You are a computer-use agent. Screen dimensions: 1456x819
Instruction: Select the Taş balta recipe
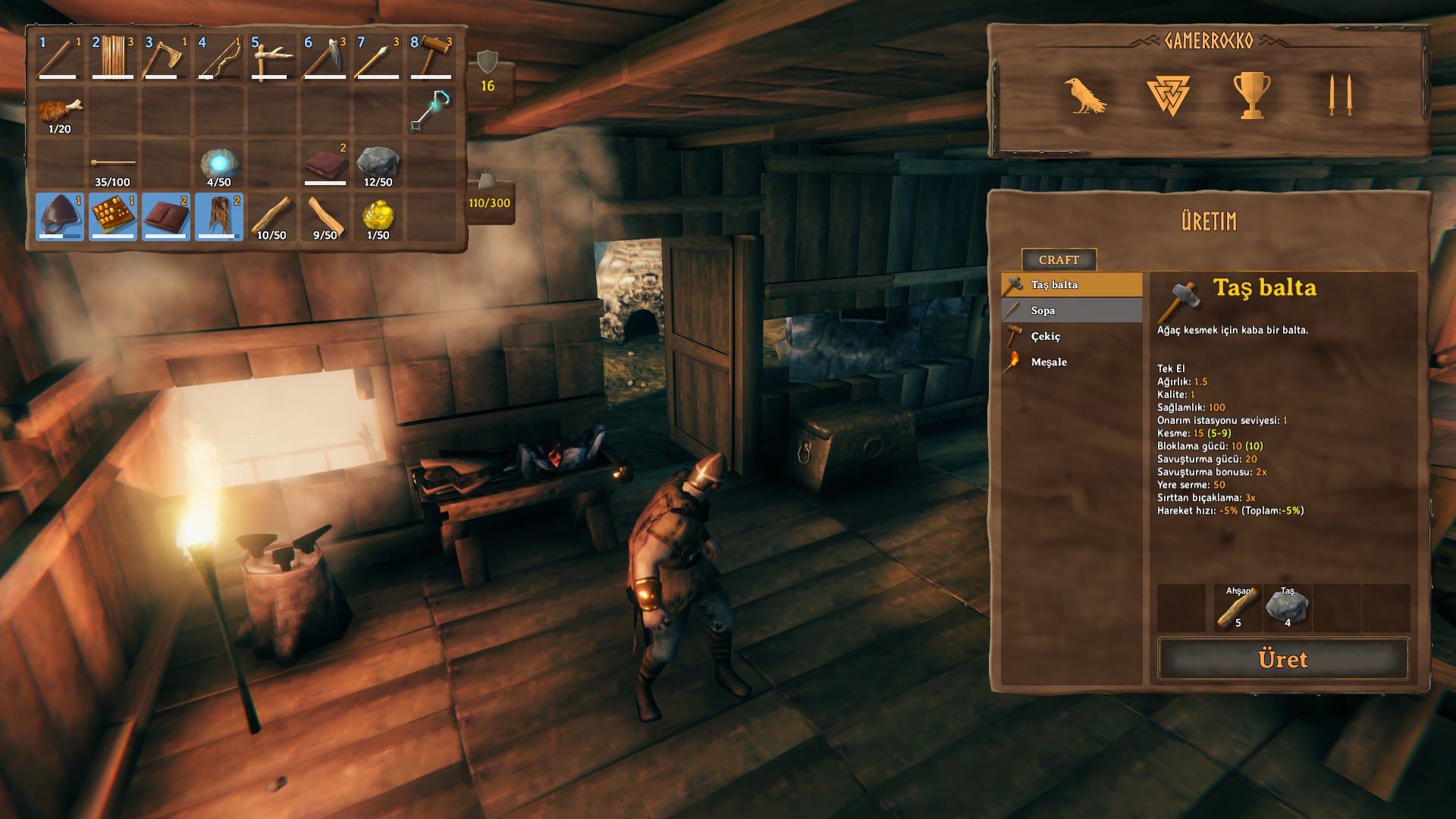click(1072, 285)
